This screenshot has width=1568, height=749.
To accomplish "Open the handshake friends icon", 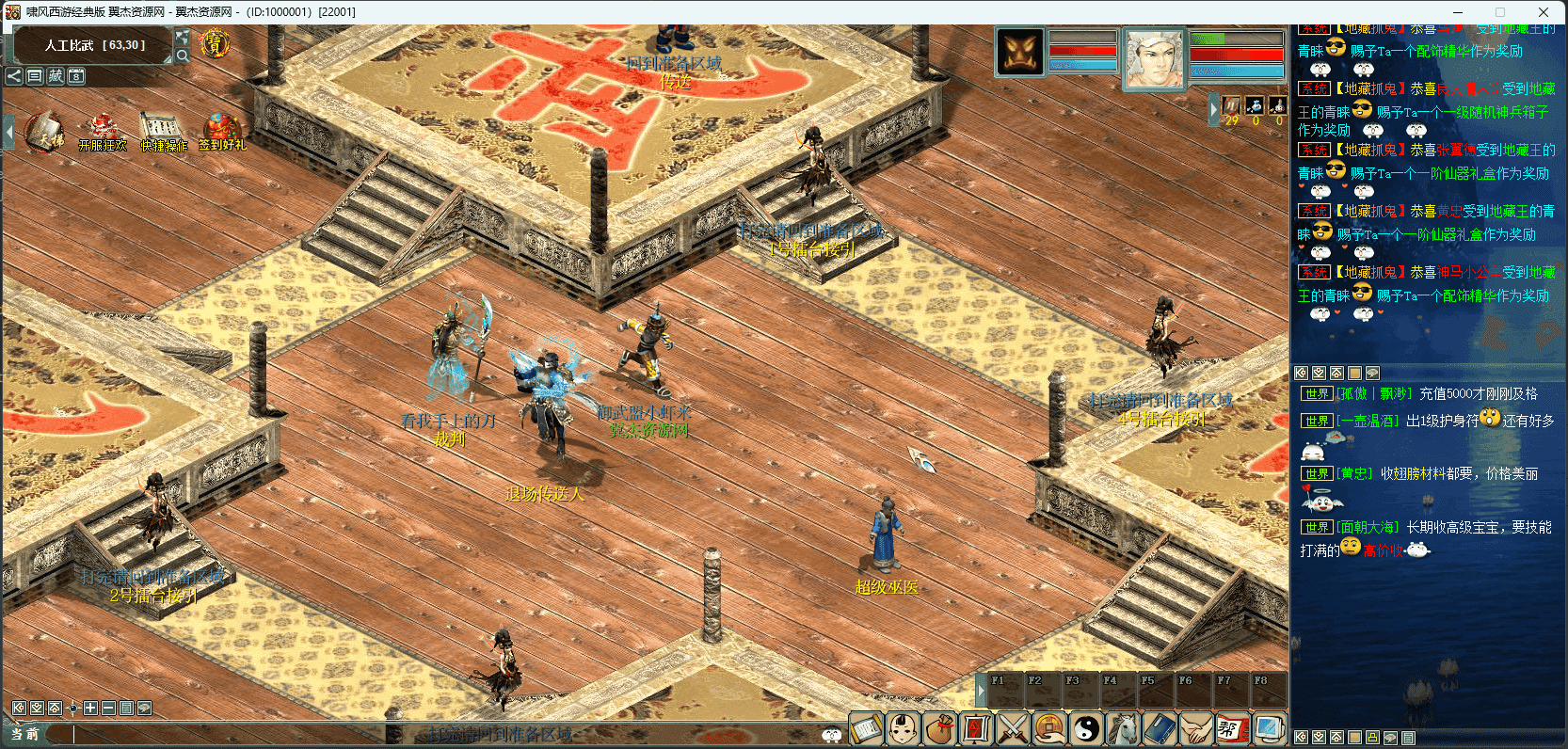I will 1196,729.
